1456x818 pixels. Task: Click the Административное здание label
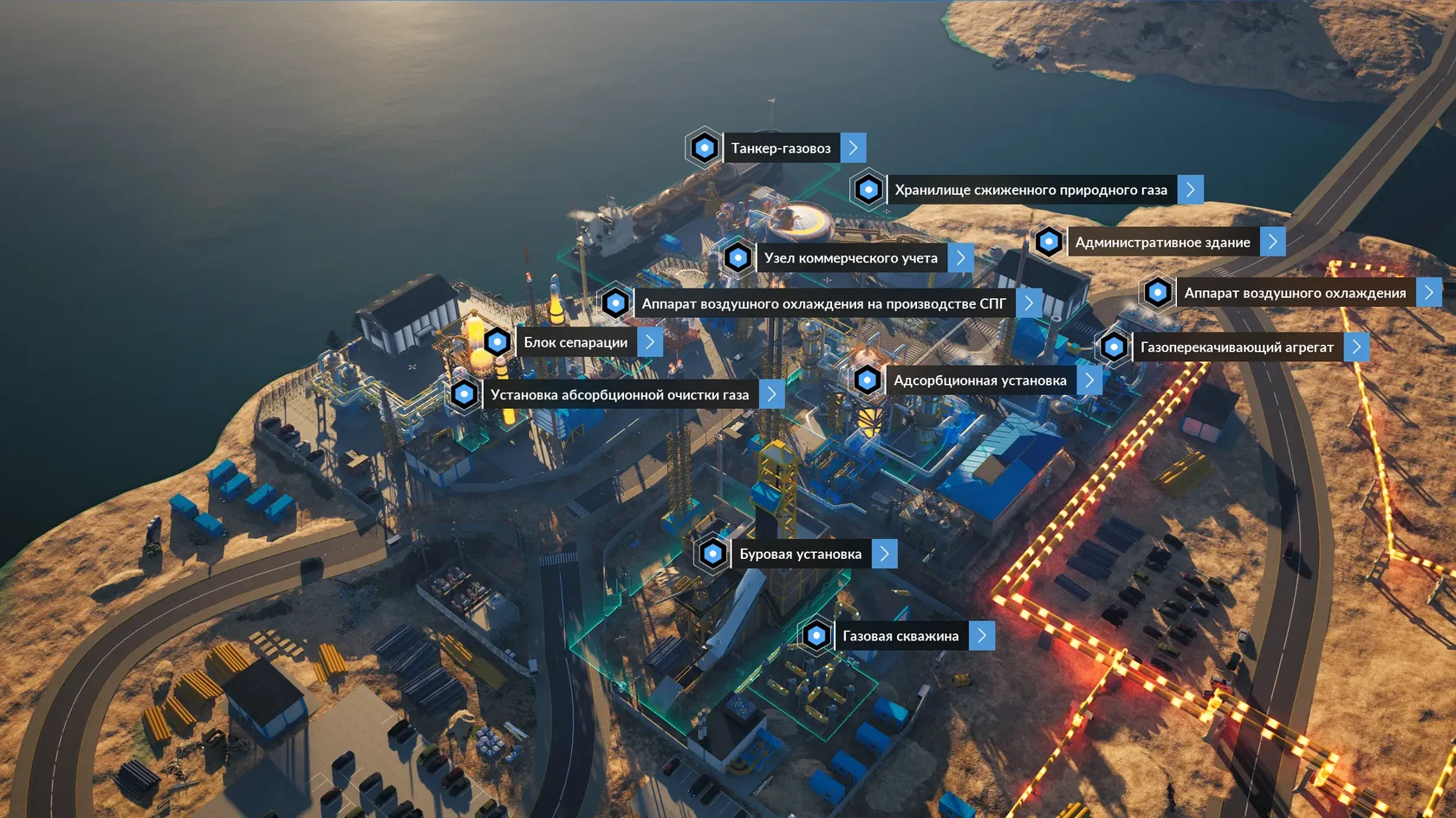pos(1162,243)
